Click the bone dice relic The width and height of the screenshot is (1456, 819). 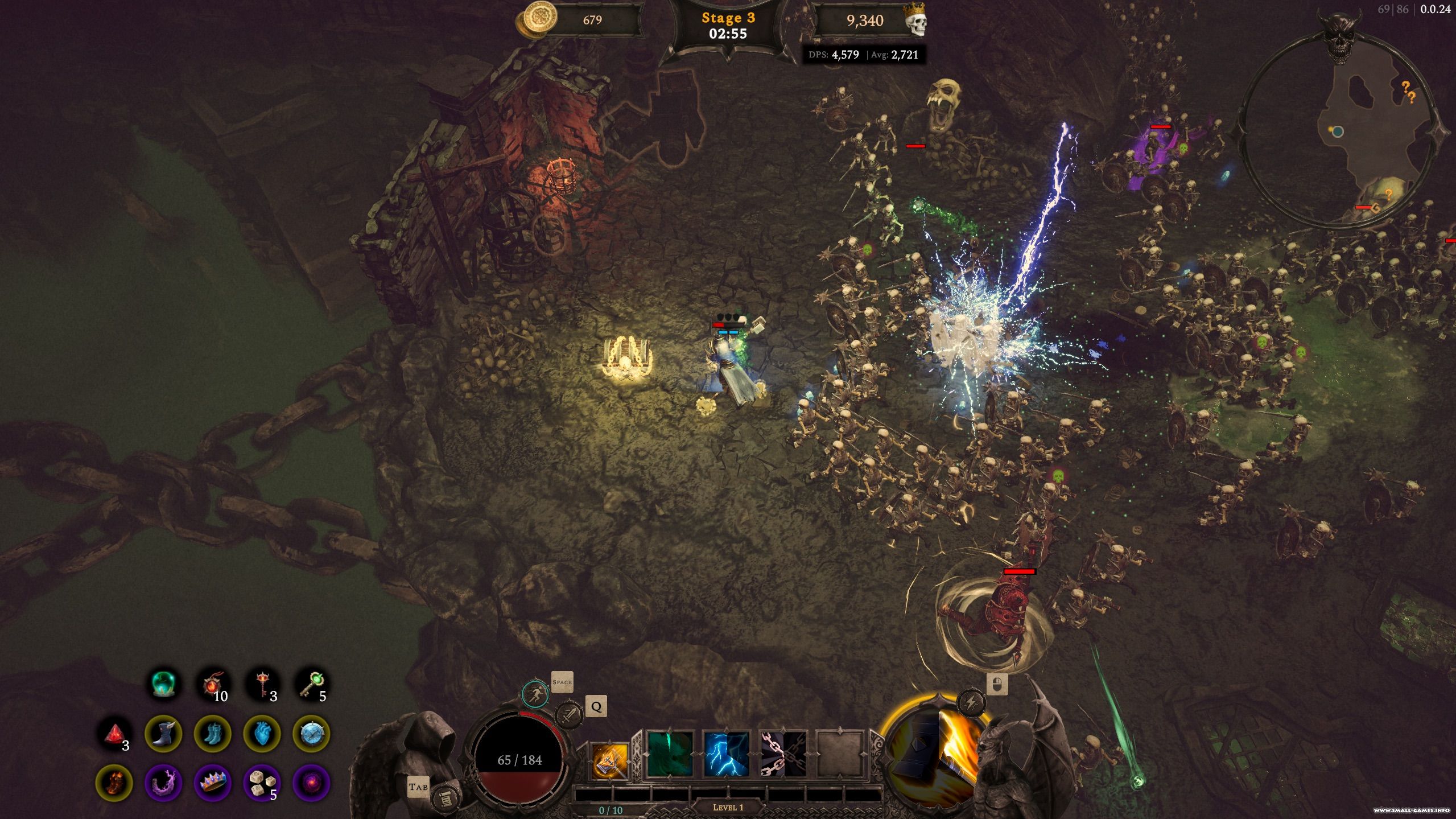(x=262, y=783)
